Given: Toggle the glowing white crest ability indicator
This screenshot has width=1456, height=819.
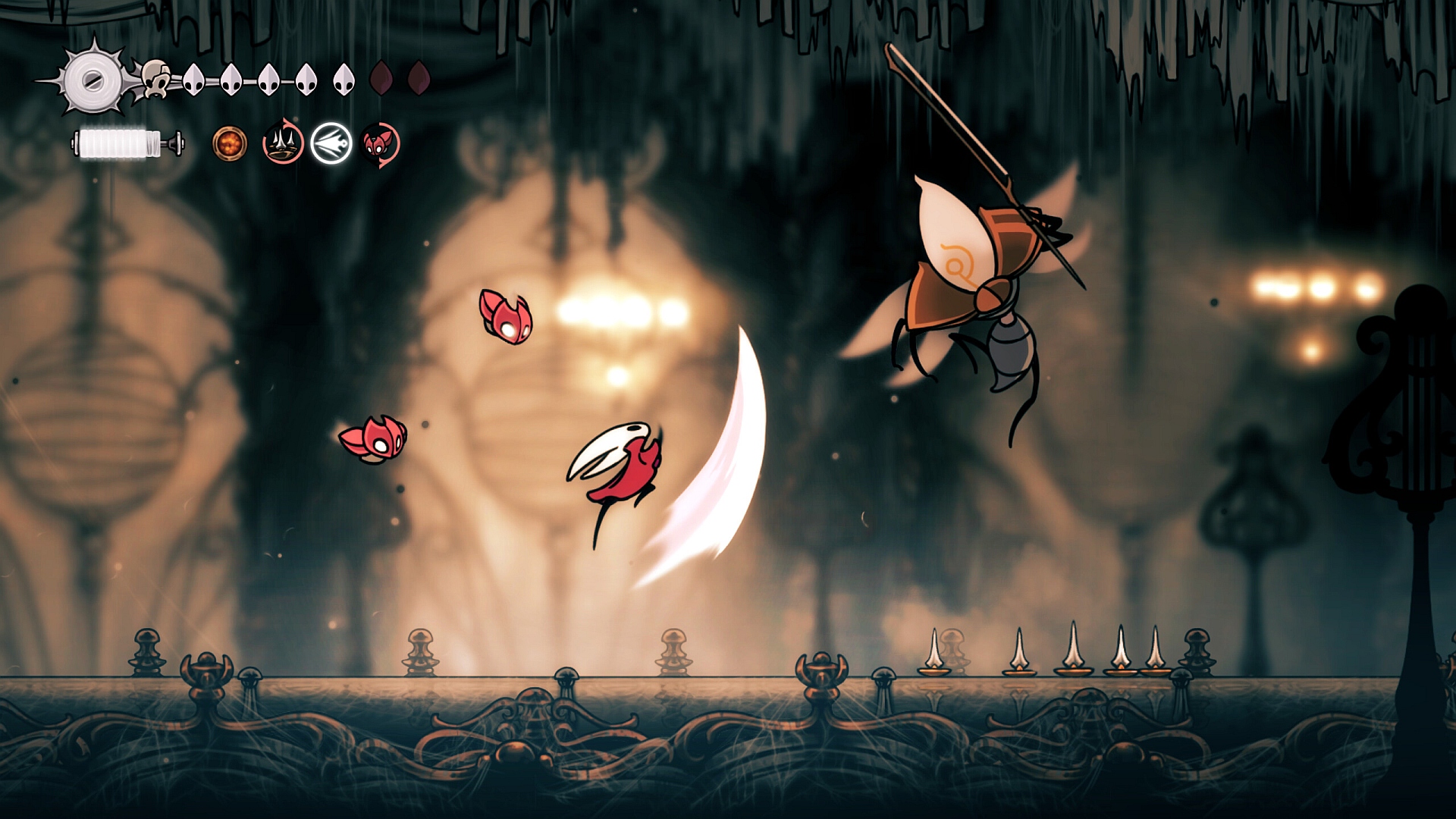Looking at the screenshot, I should coord(331,144).
